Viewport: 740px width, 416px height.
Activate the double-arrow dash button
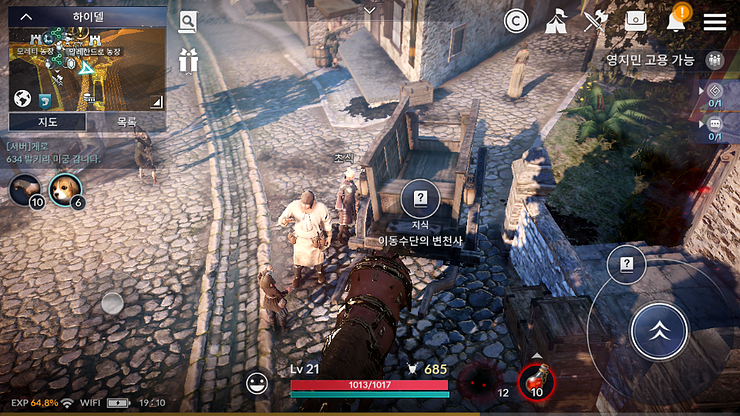tap(659, 331)
